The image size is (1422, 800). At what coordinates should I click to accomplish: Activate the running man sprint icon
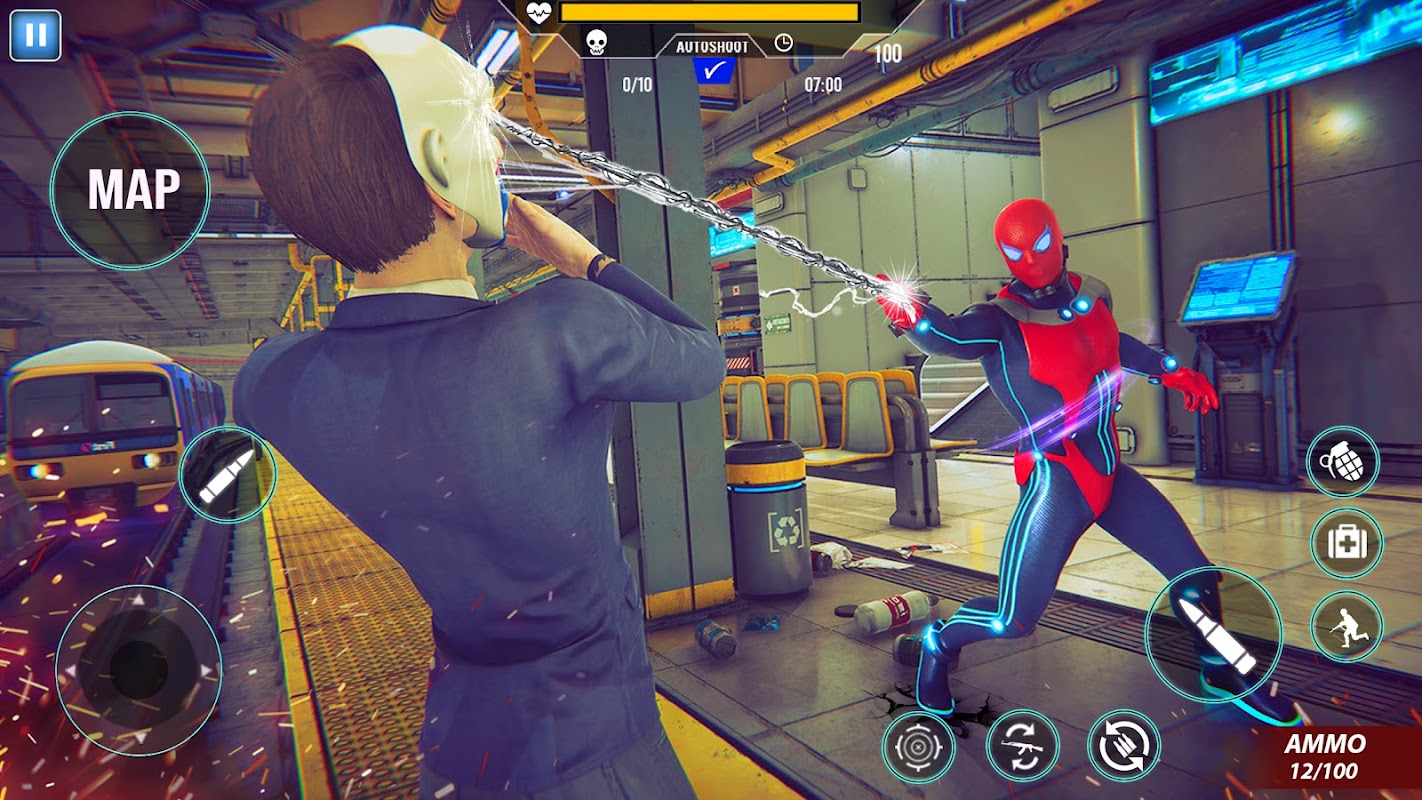(x=1346, y=626)
